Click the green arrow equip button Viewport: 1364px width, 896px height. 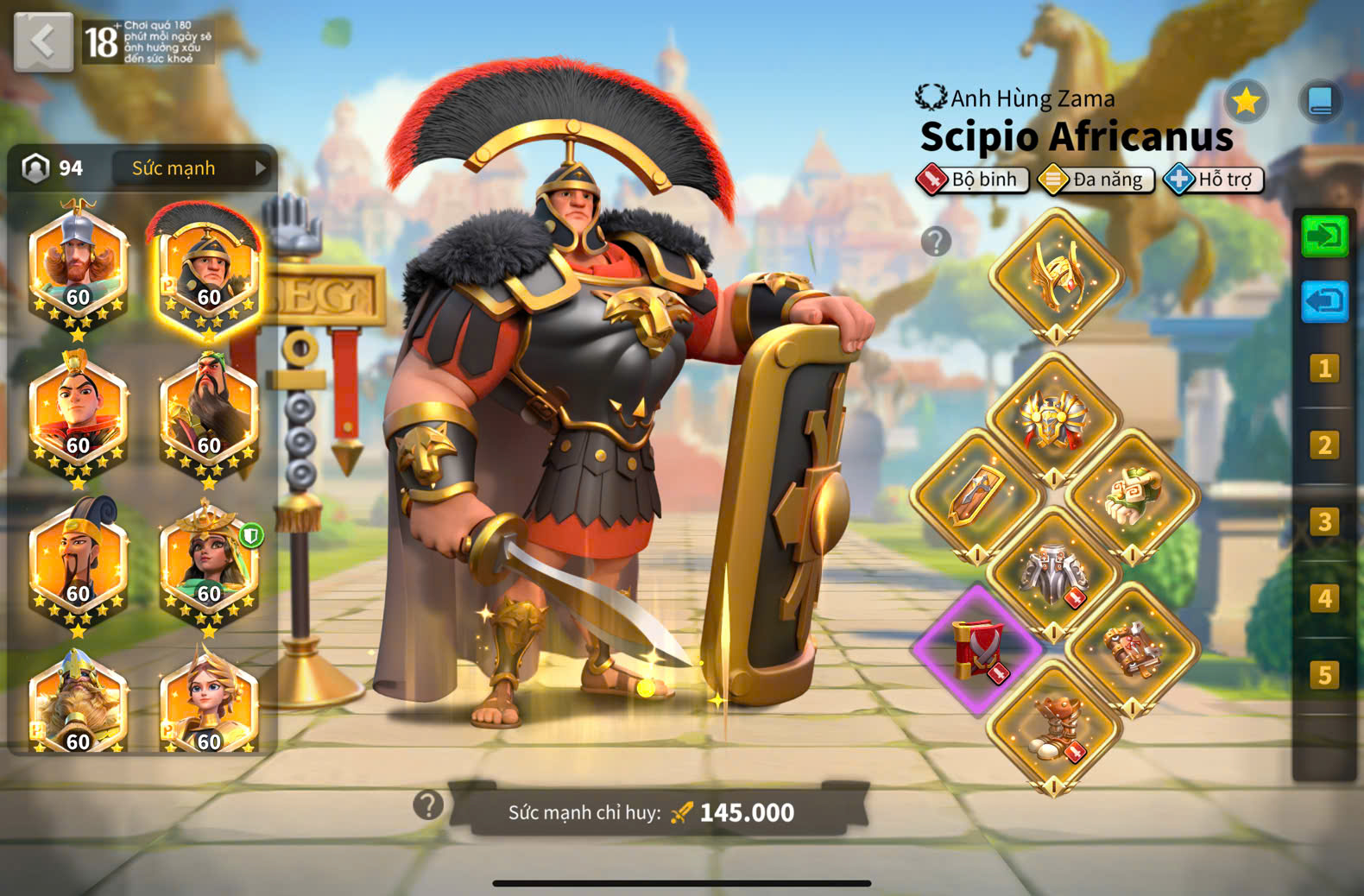(1323, 236)
